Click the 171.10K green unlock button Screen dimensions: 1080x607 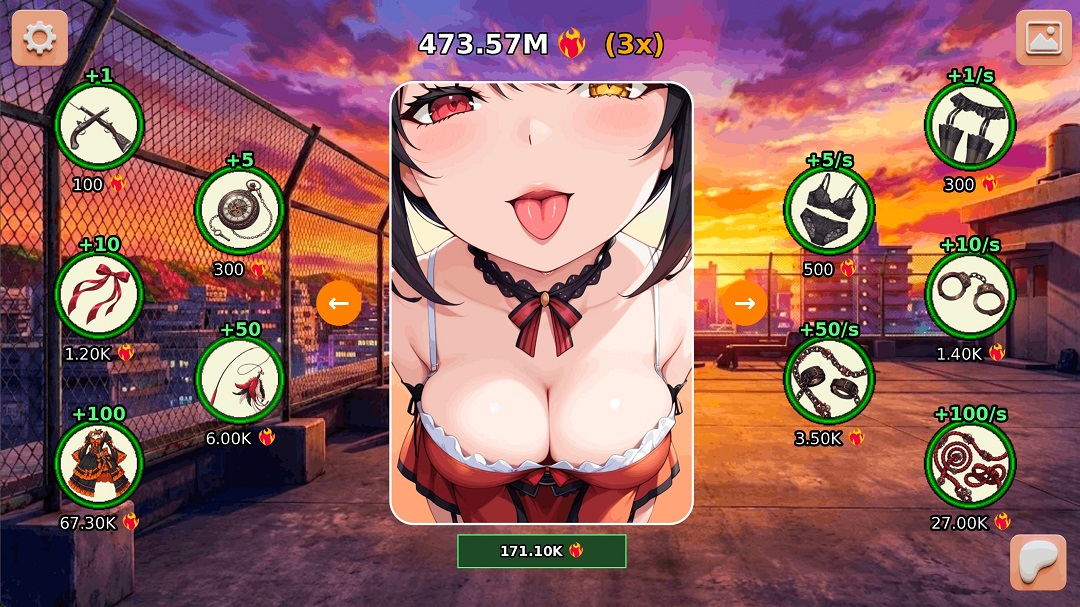(541, 551)
